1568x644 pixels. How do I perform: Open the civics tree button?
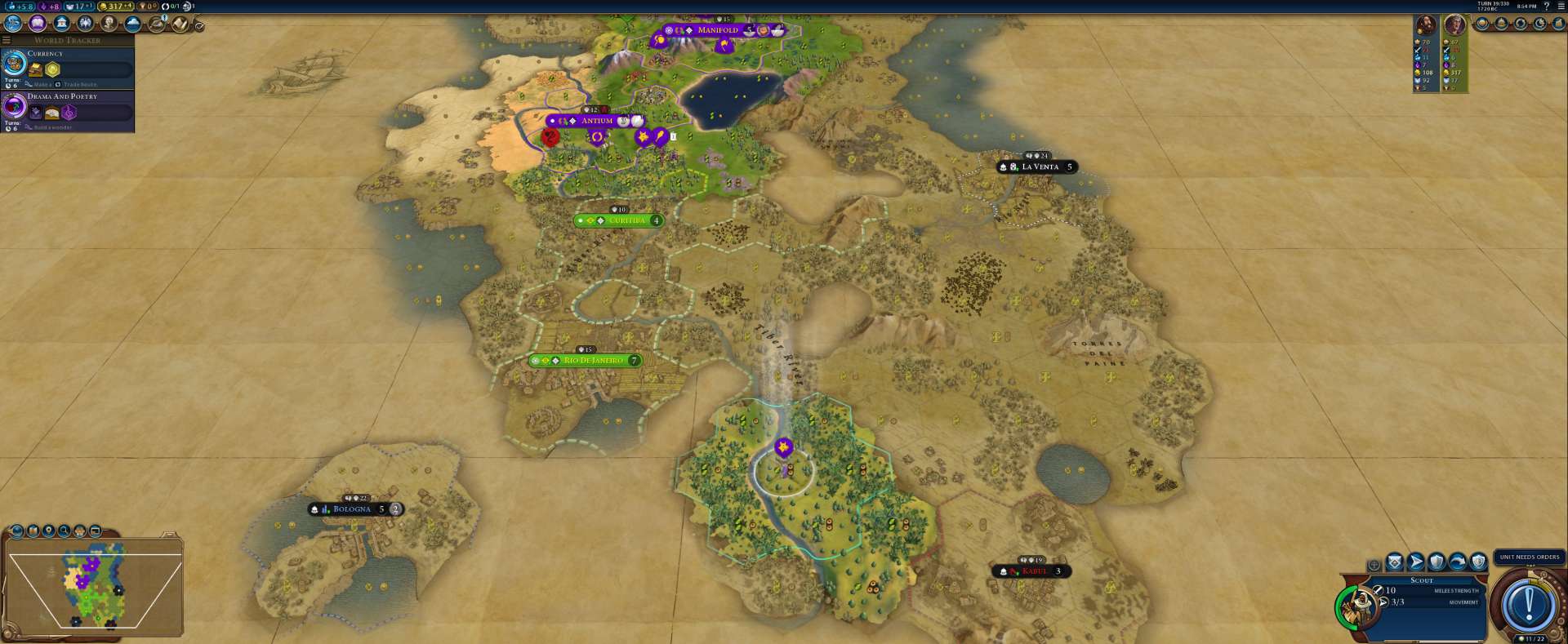(38, 24)
